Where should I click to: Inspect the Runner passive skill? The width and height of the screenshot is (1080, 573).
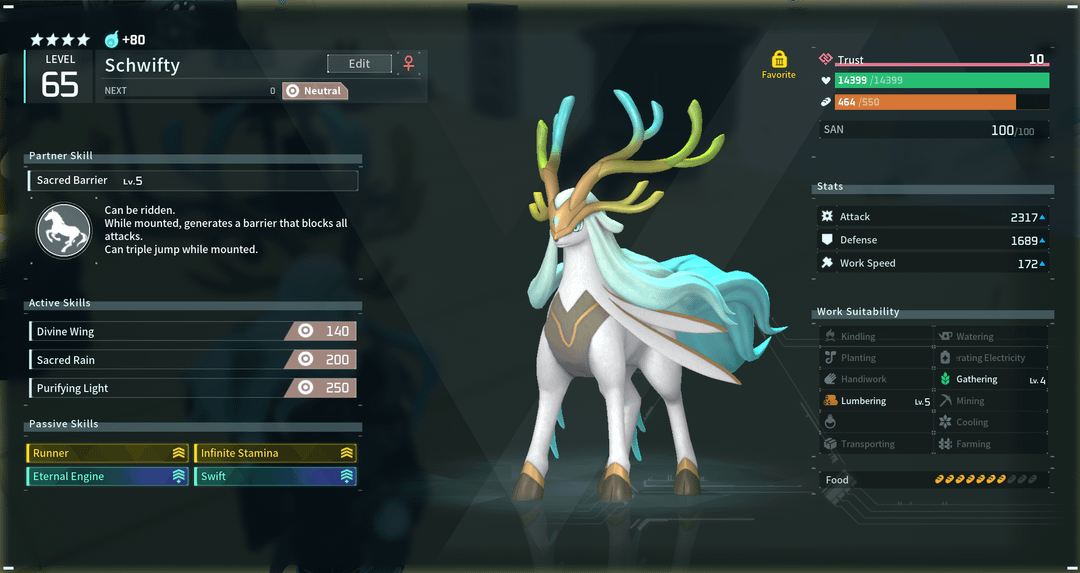[x=108, y=453]
